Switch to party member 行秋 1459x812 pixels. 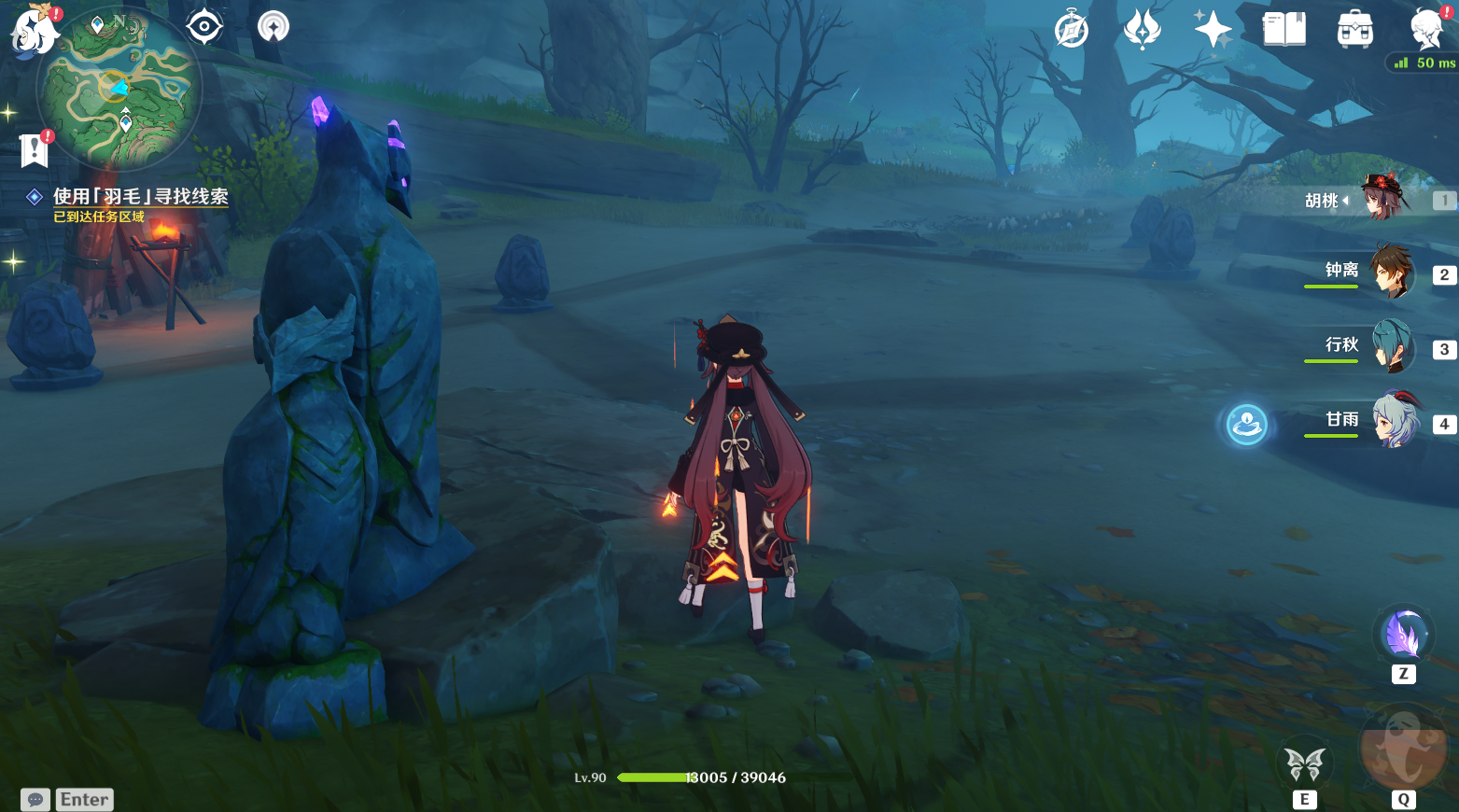click(1391, 347)
